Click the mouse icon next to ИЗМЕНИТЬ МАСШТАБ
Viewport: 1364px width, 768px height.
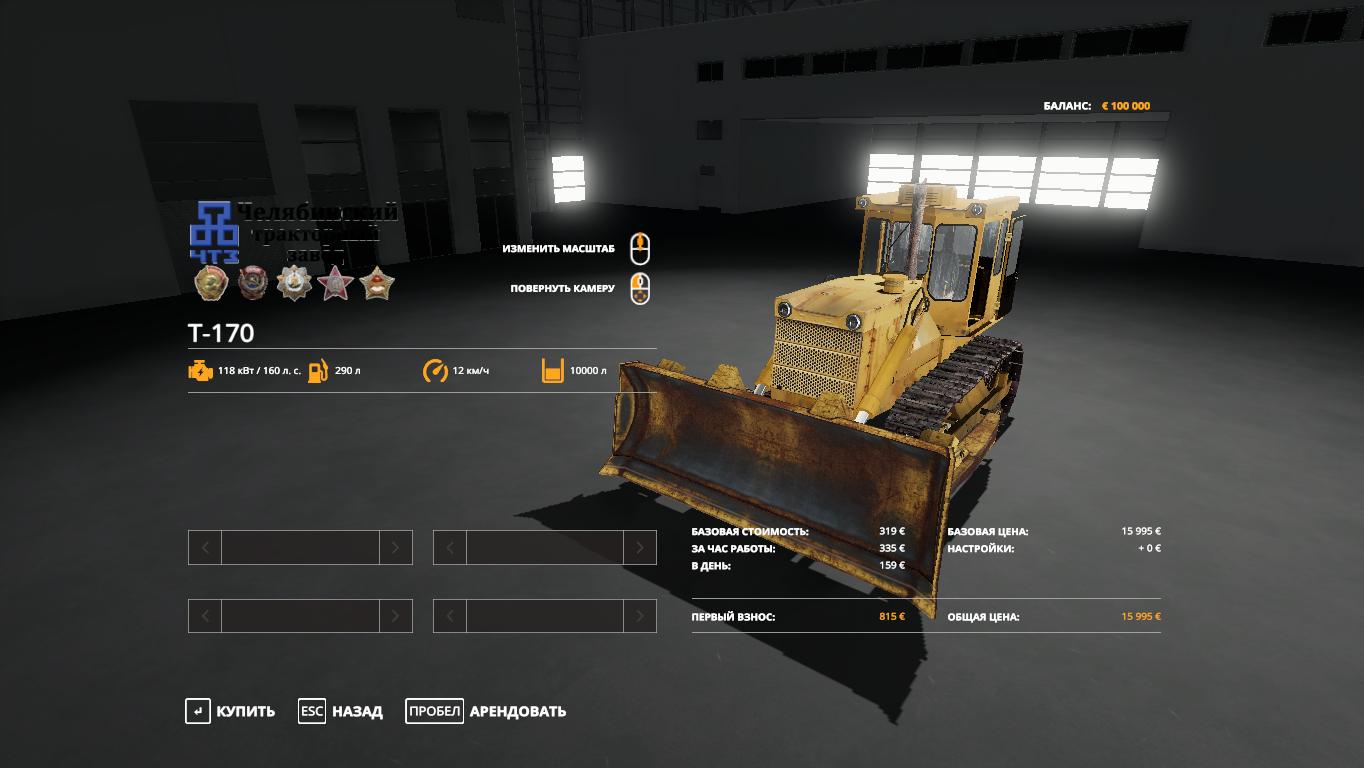pyautogui.click(x=639, y=249)
